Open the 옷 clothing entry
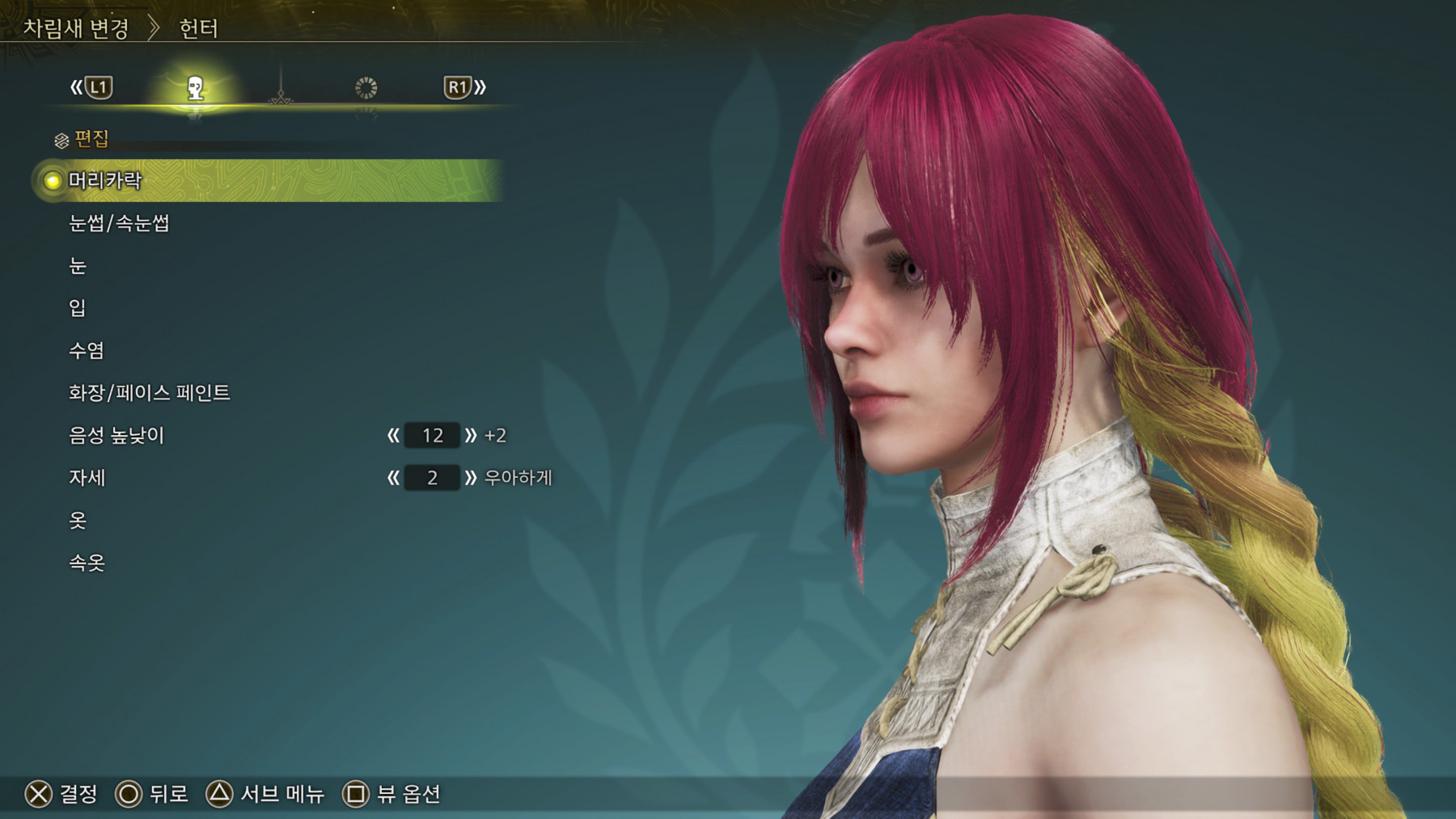This screenshot has height=819, width=1456. (78, 521)
